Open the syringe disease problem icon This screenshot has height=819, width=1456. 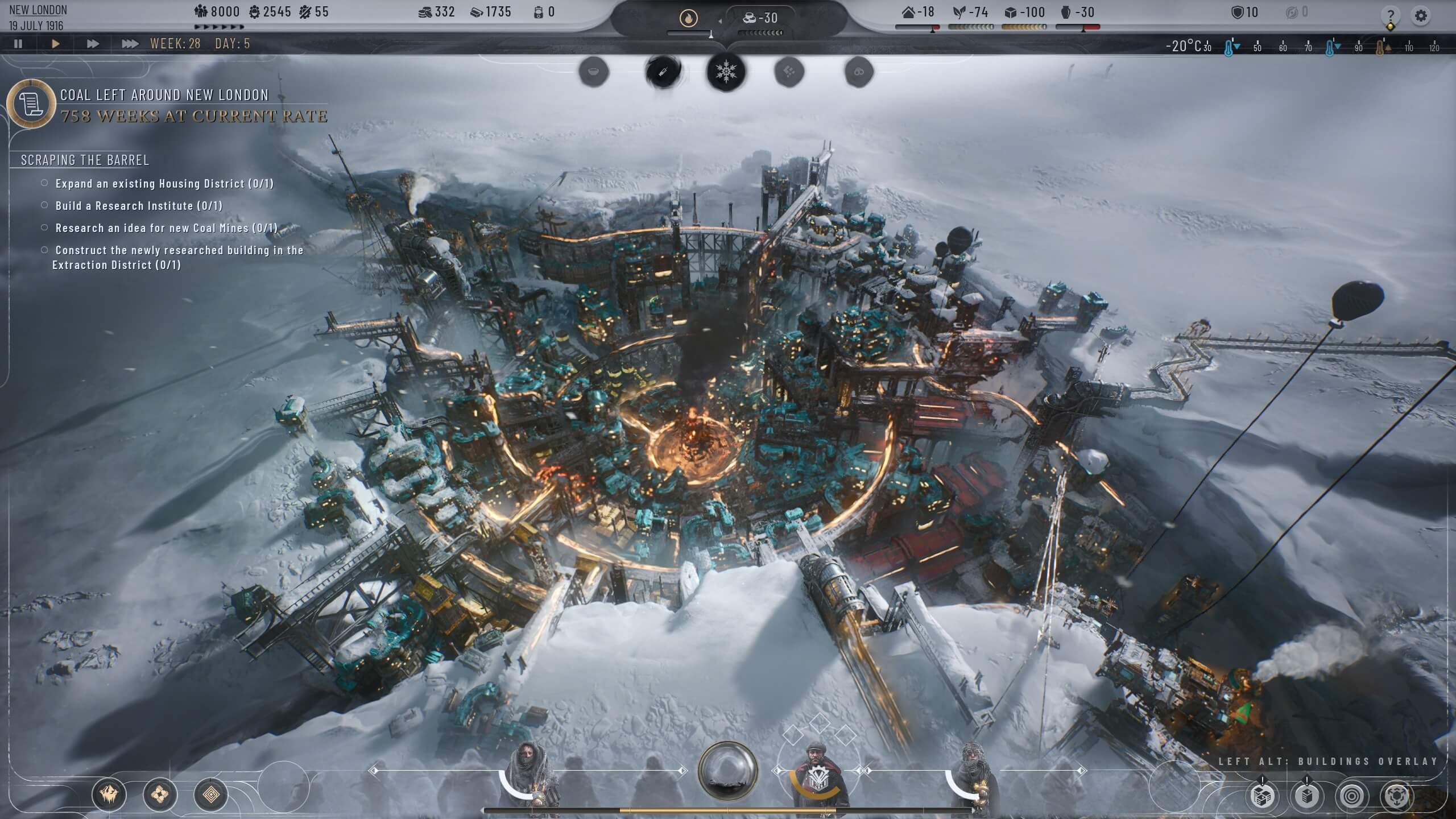click(x=663, y=72)
